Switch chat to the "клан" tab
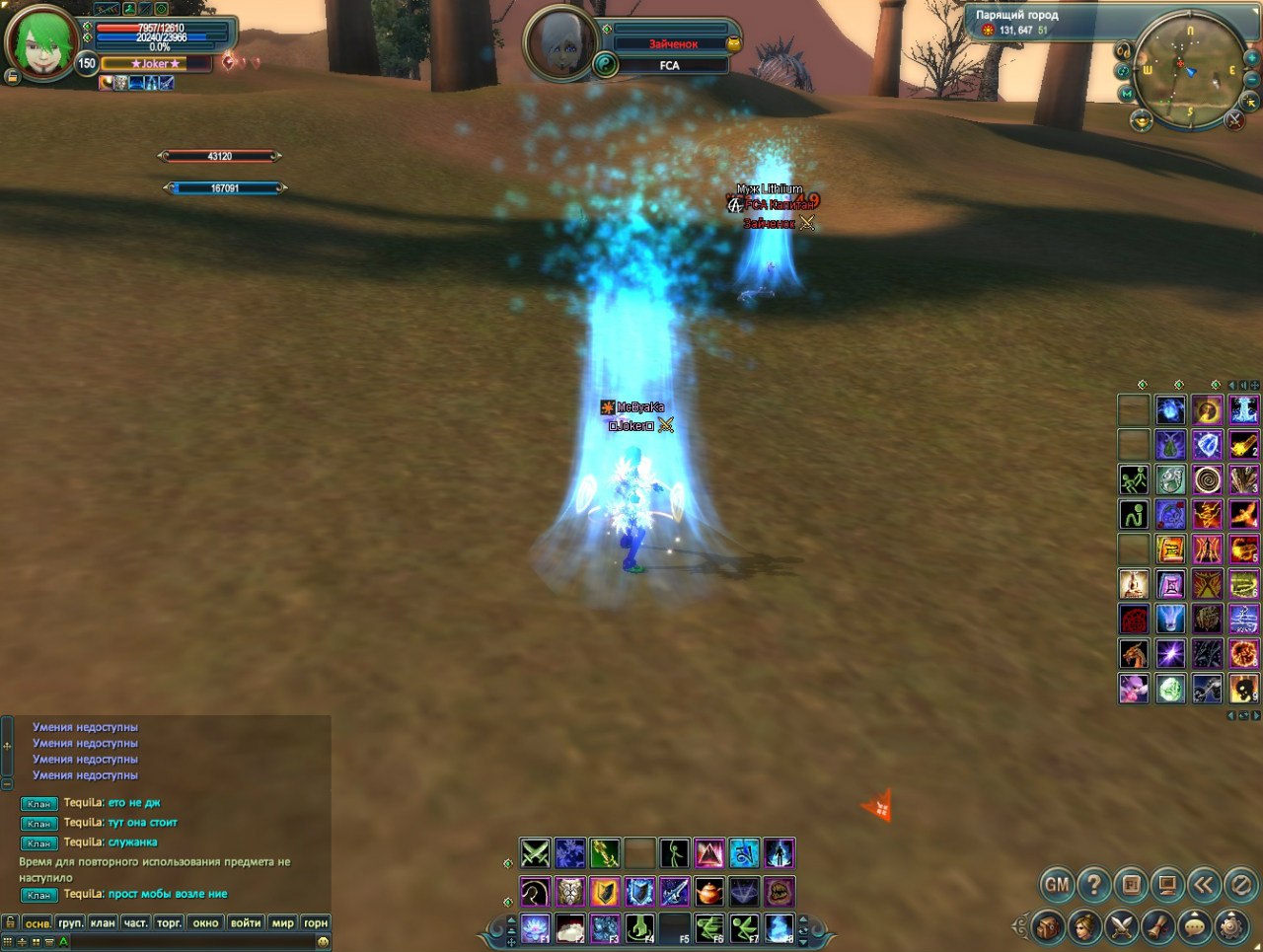Viewport: 1263px width, 952px height. pos(103,923)
